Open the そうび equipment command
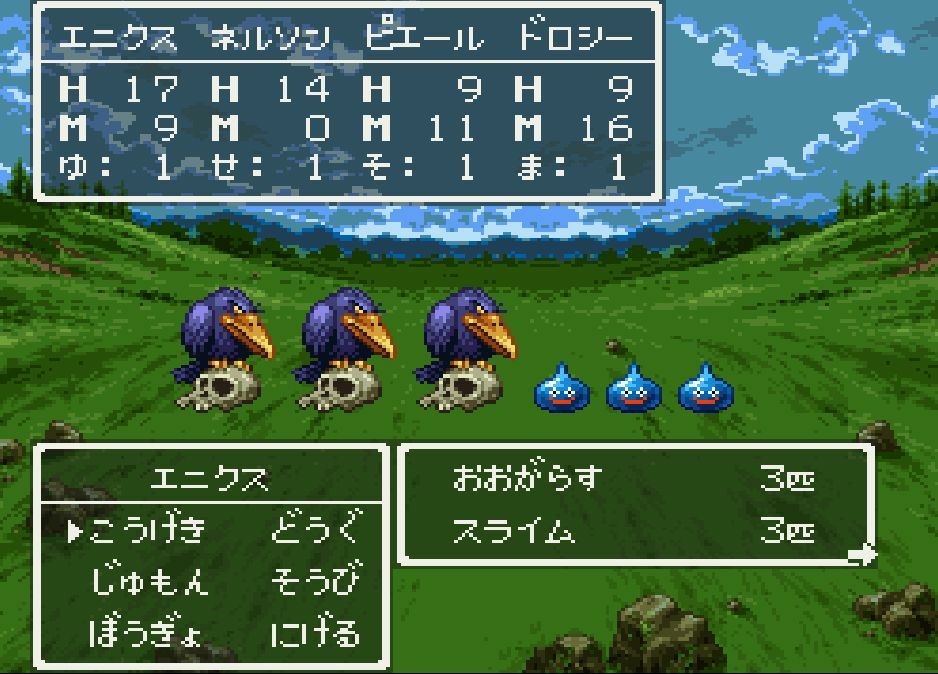This screenshot has height=674, width=938. click(x=314, y=581)
